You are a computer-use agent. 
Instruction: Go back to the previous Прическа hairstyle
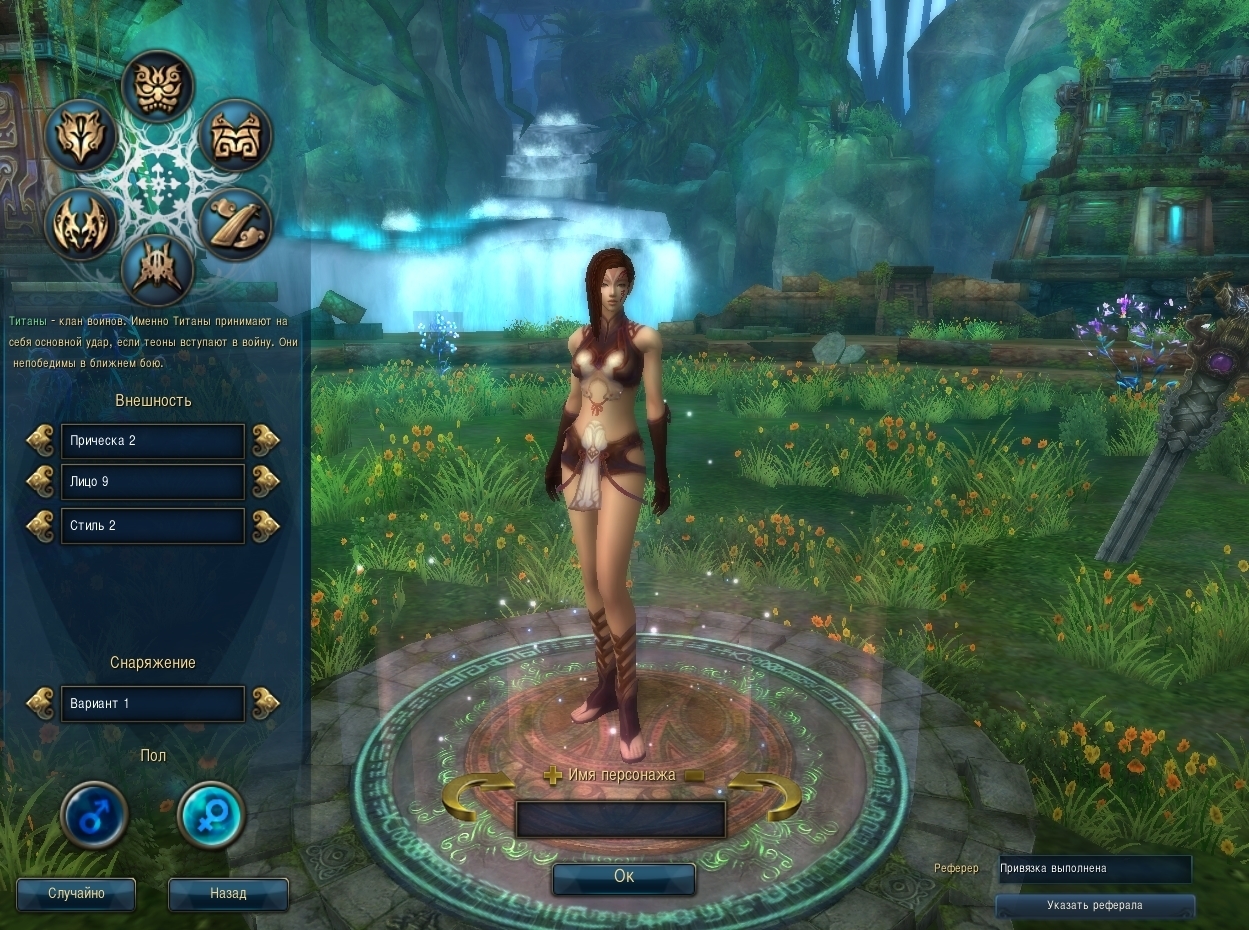pyautogui.click(x=40, y=440)
